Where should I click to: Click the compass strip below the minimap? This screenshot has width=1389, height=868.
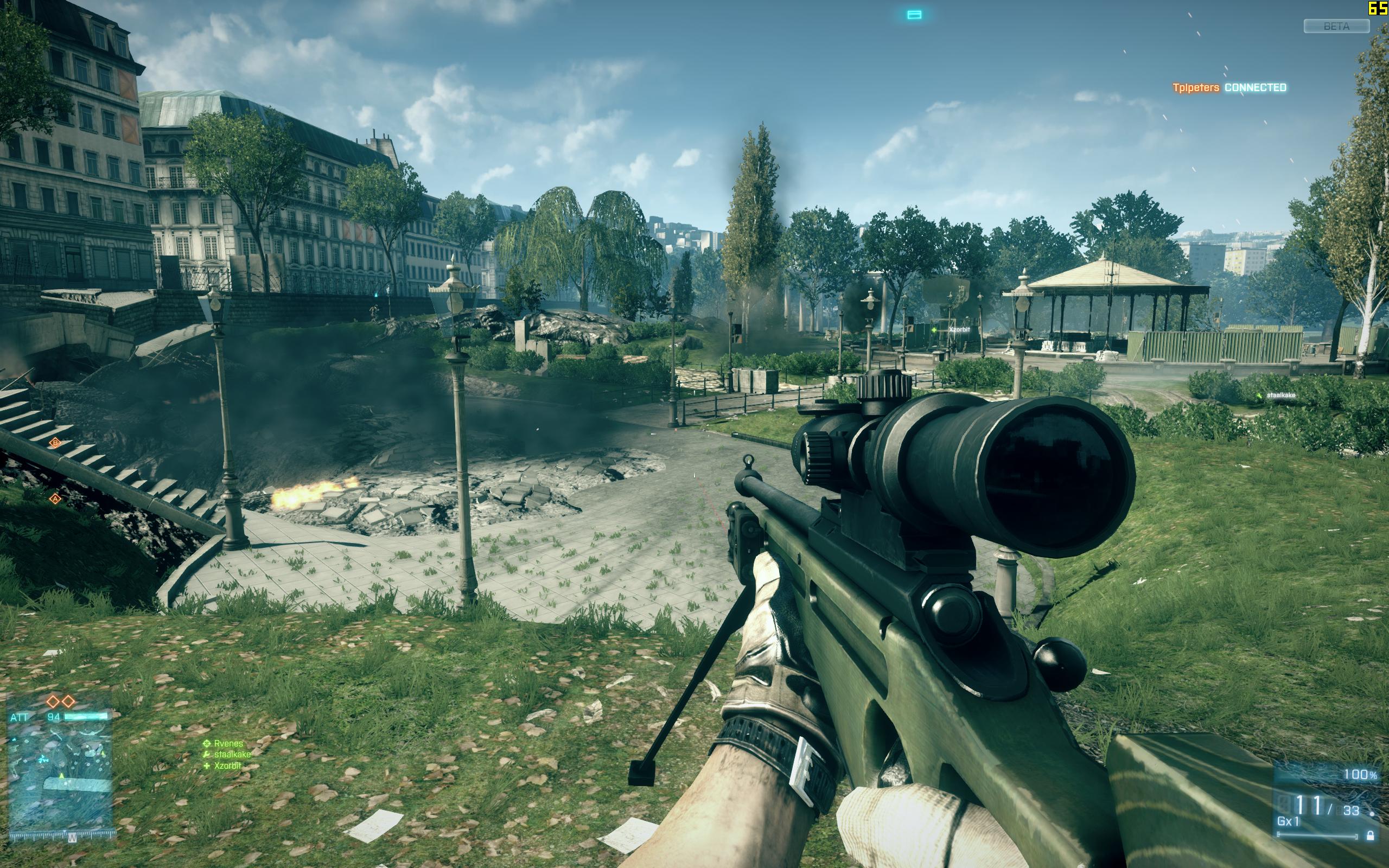[63, 835]
